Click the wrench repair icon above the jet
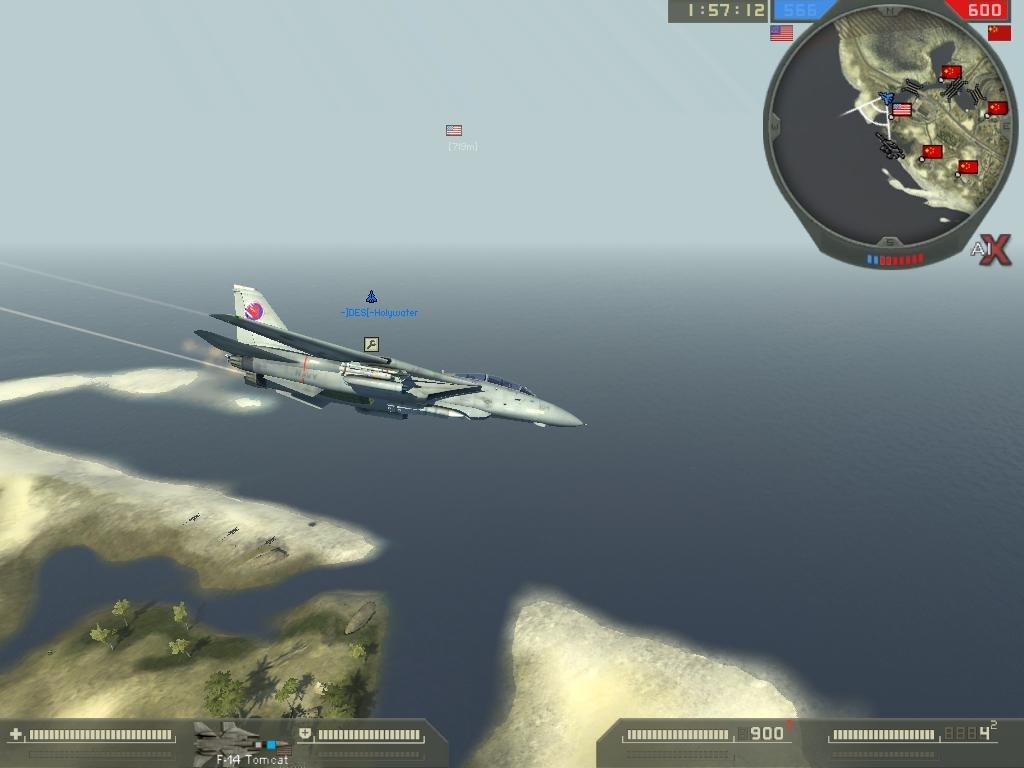 pos(371,345)
